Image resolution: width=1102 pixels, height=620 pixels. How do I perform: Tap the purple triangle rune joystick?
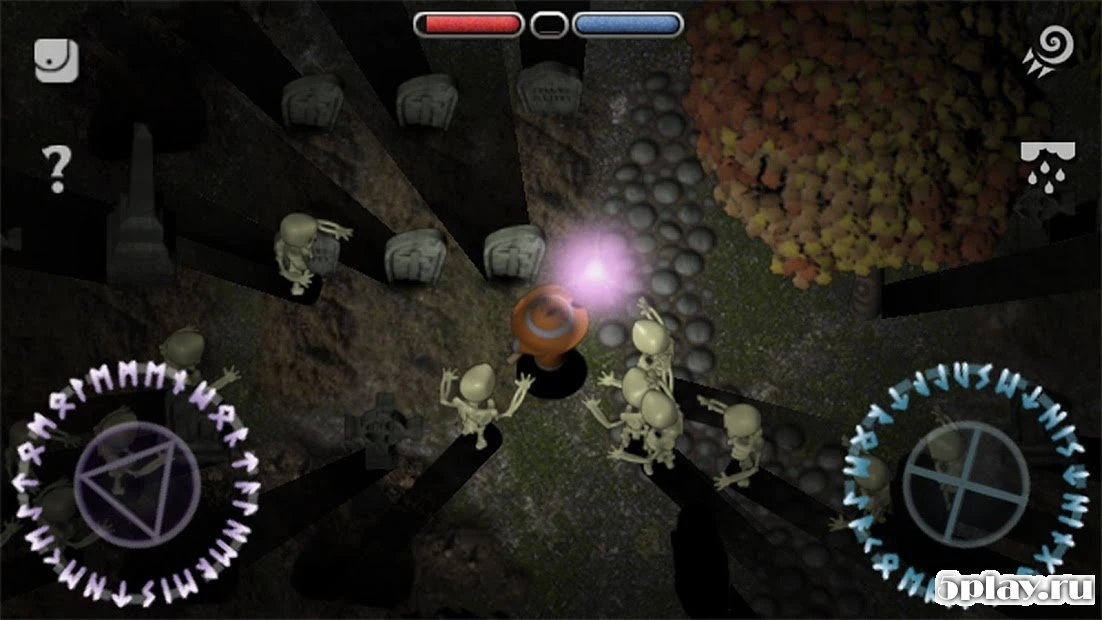pos(125,472)
